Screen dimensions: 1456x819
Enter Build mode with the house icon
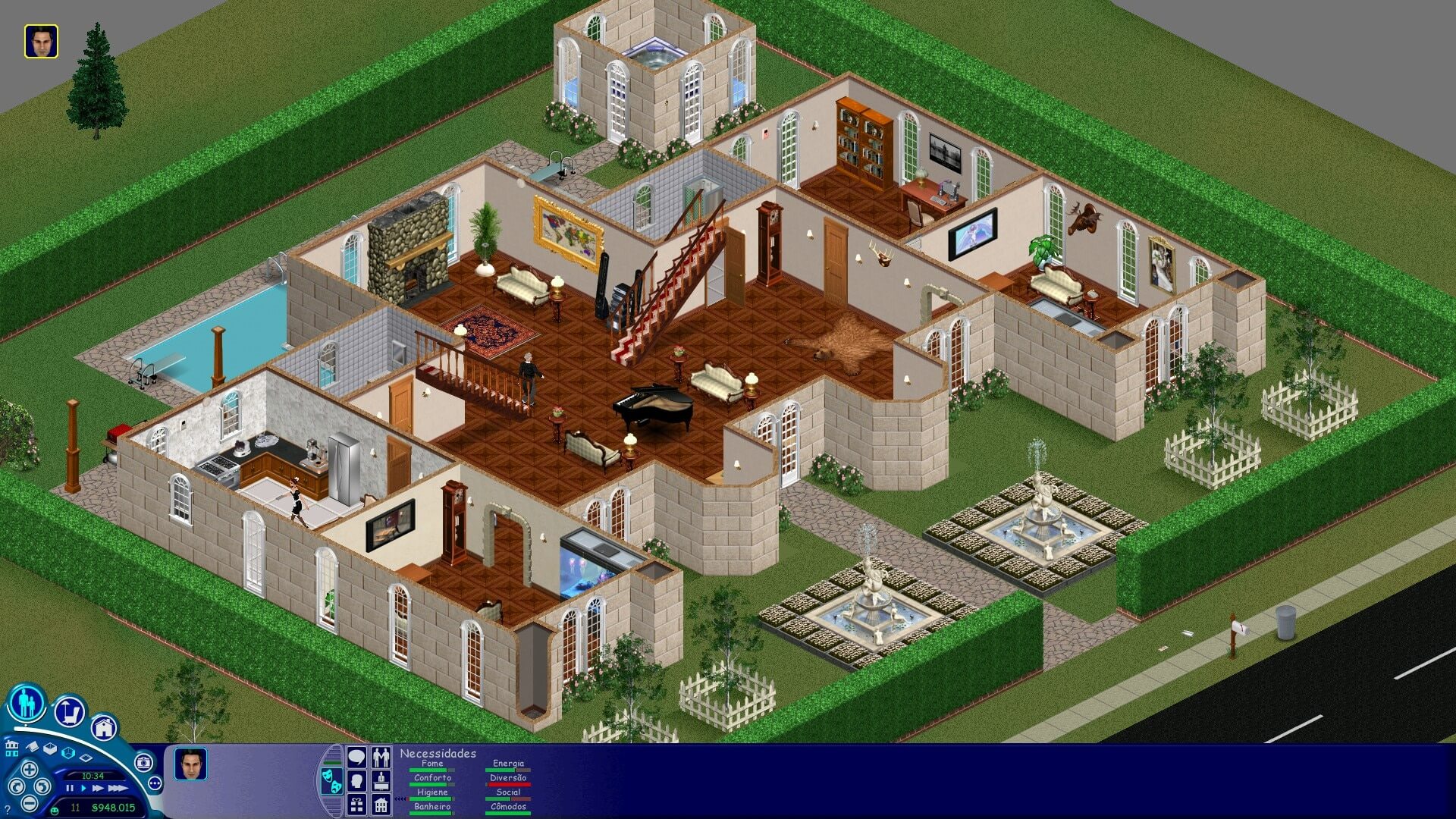coord(105,726)
